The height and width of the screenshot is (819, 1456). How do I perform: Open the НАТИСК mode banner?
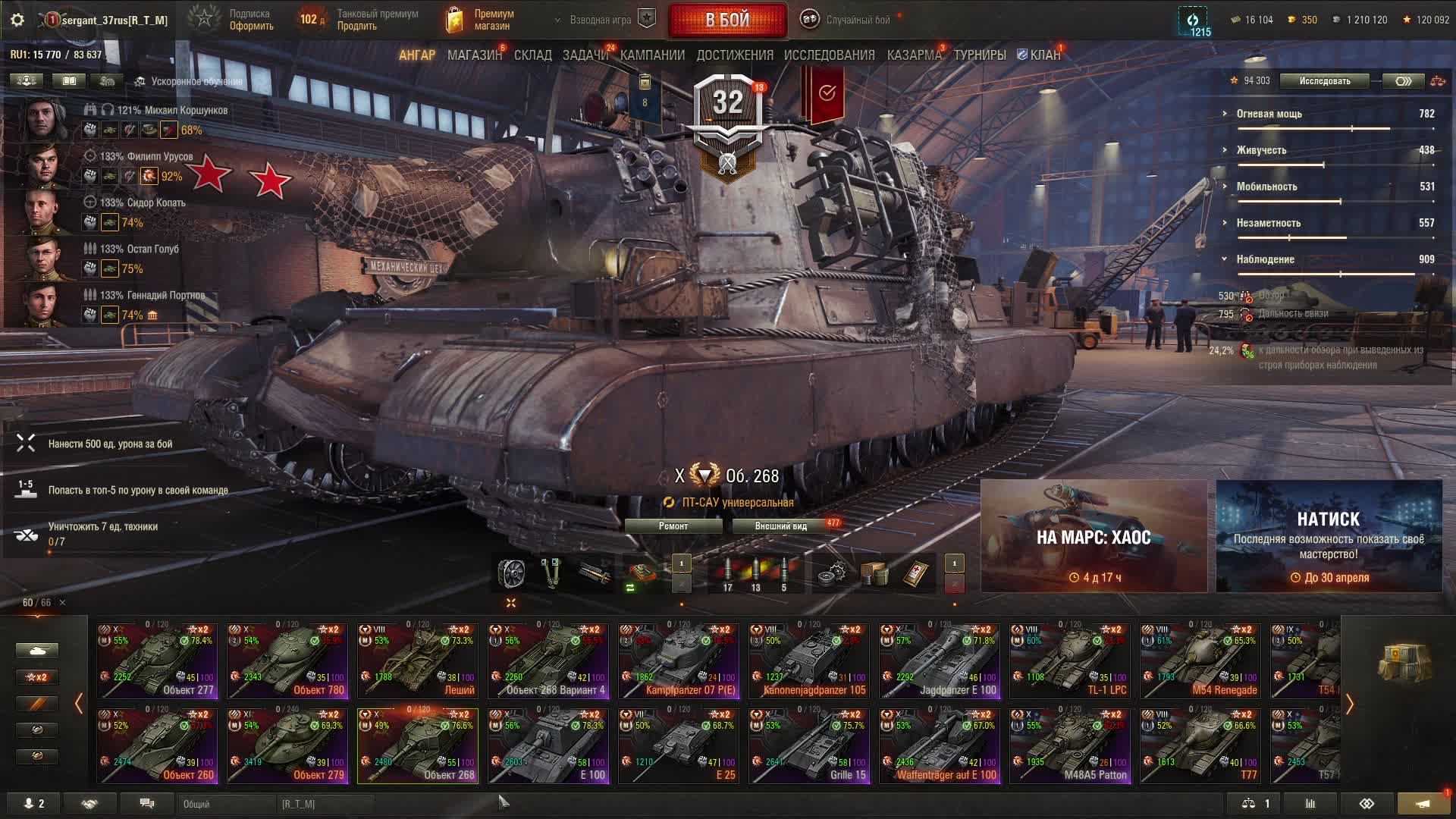pos(1329,537)
